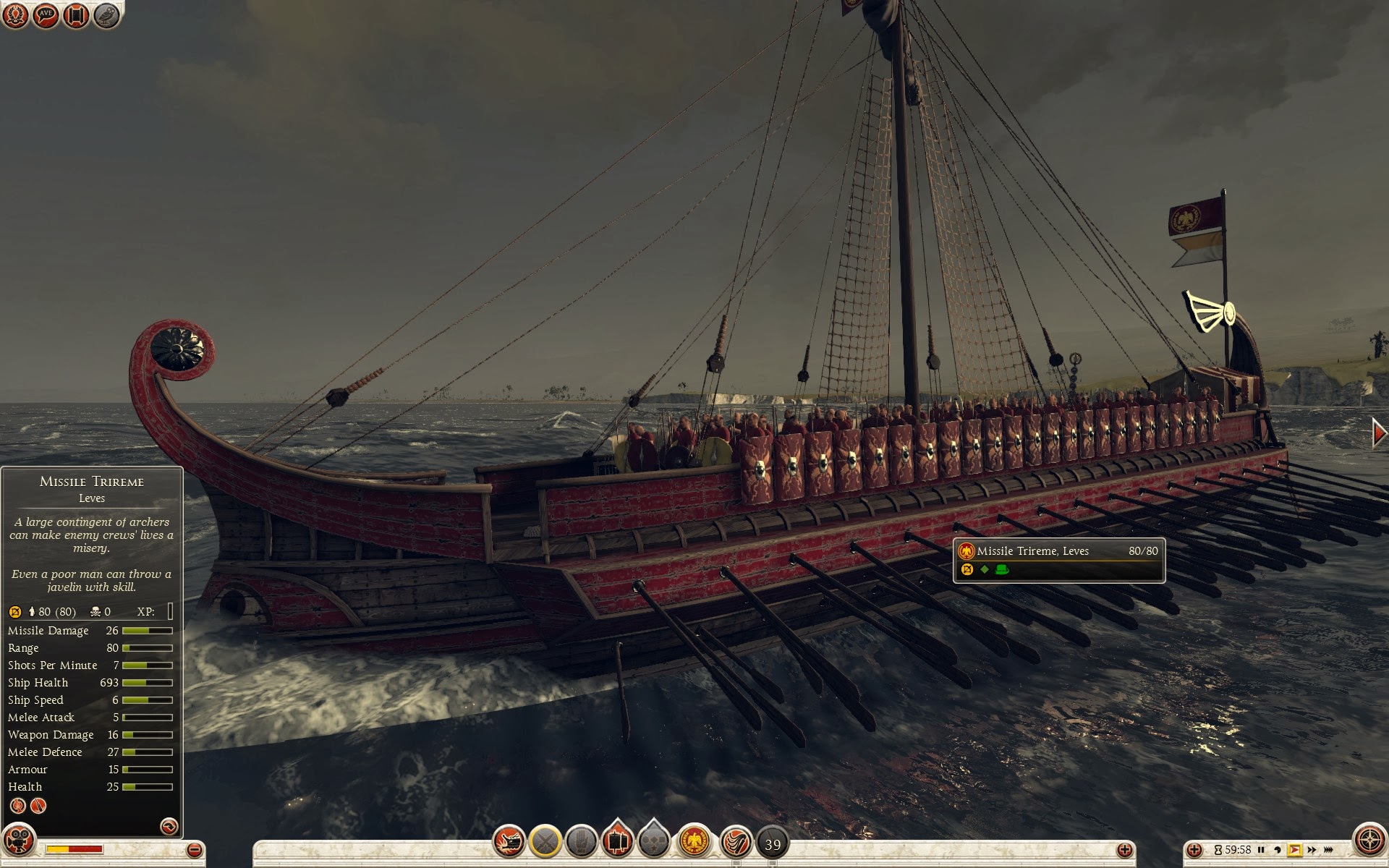
Task: Activate the ram head attack ability
Action: pyautogui.click(x=509, y=841)
